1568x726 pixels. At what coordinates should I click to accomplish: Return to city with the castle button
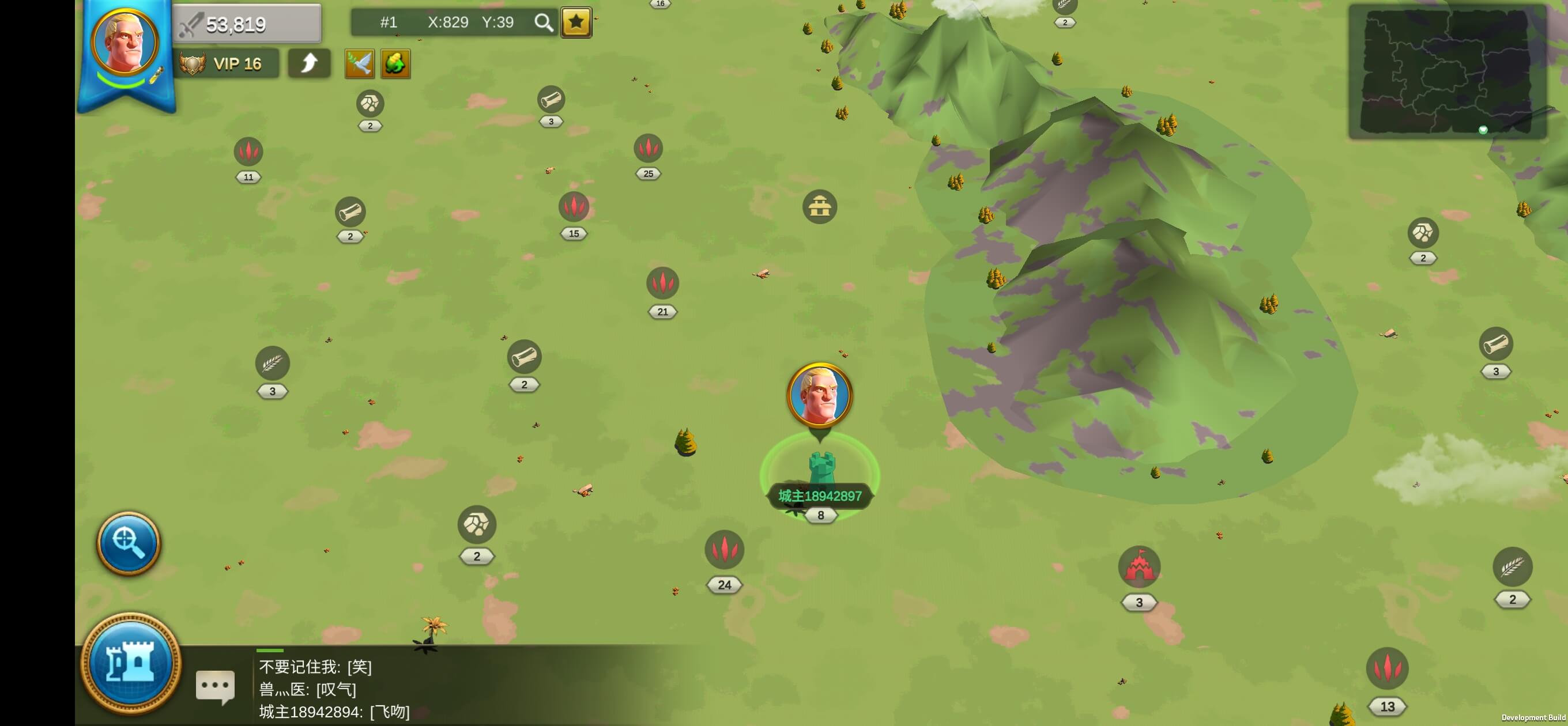[130, 662]
